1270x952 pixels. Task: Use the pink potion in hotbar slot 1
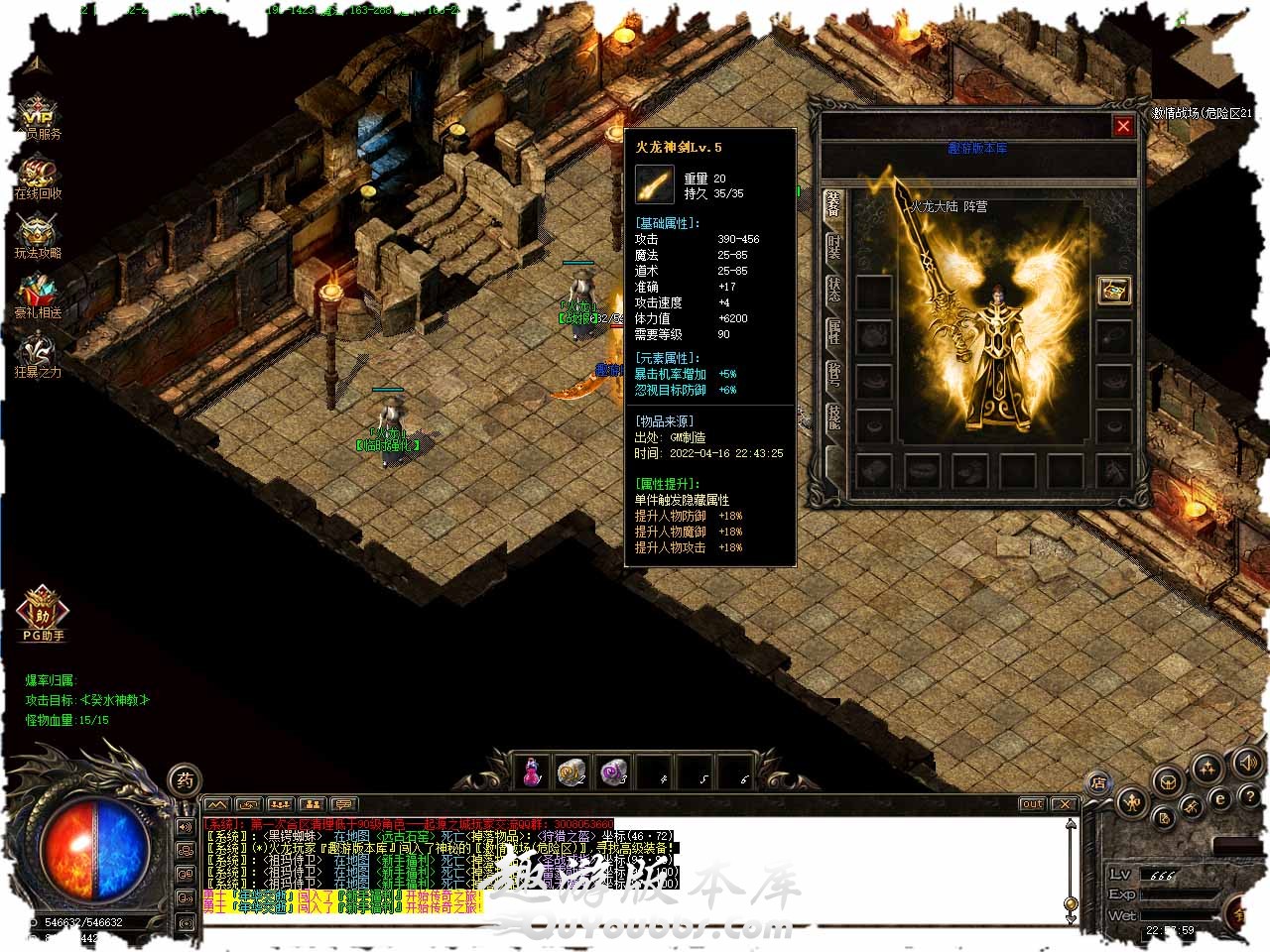pos(533,771)
